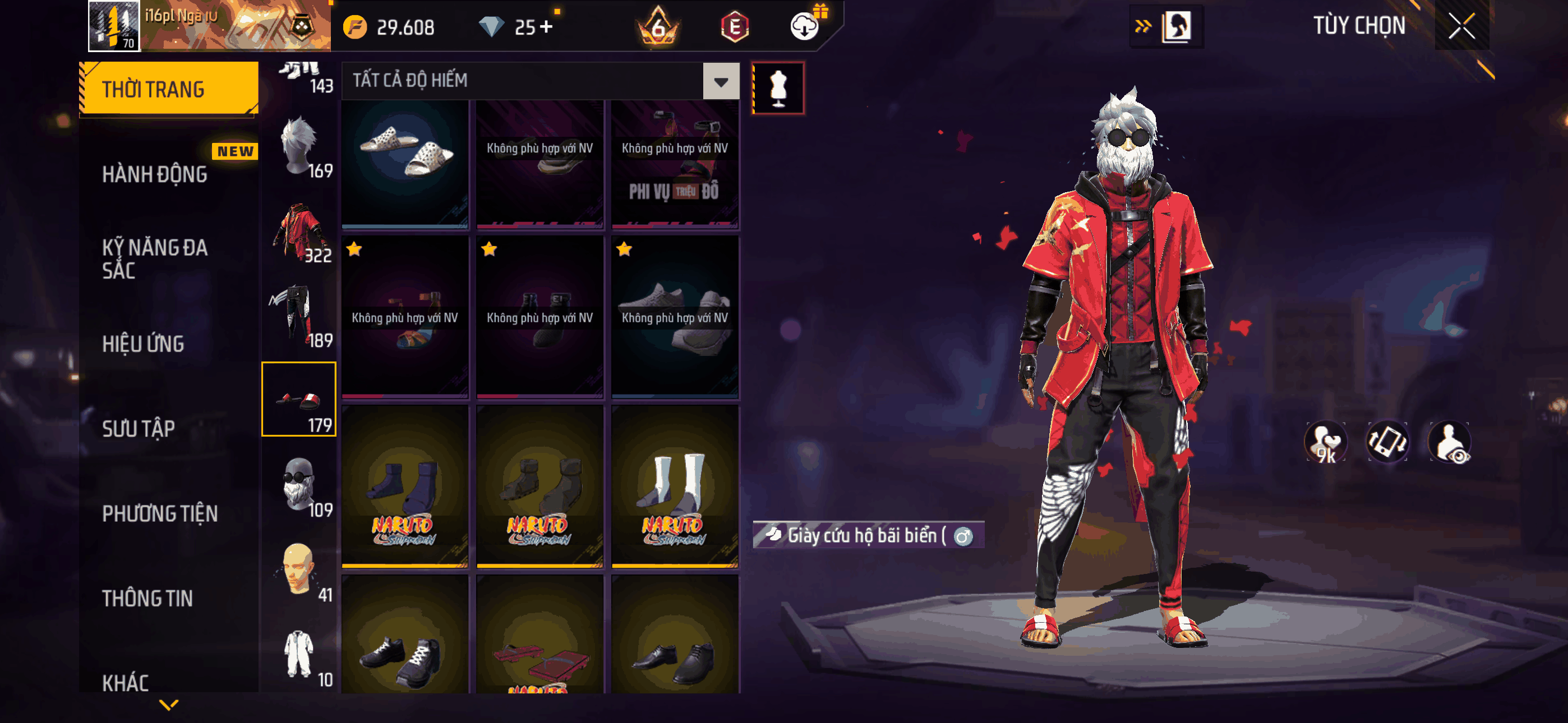Screen dimensions: 1568x723
Task: Open the masked face category showing 109
Action: [x=299, y=484]
